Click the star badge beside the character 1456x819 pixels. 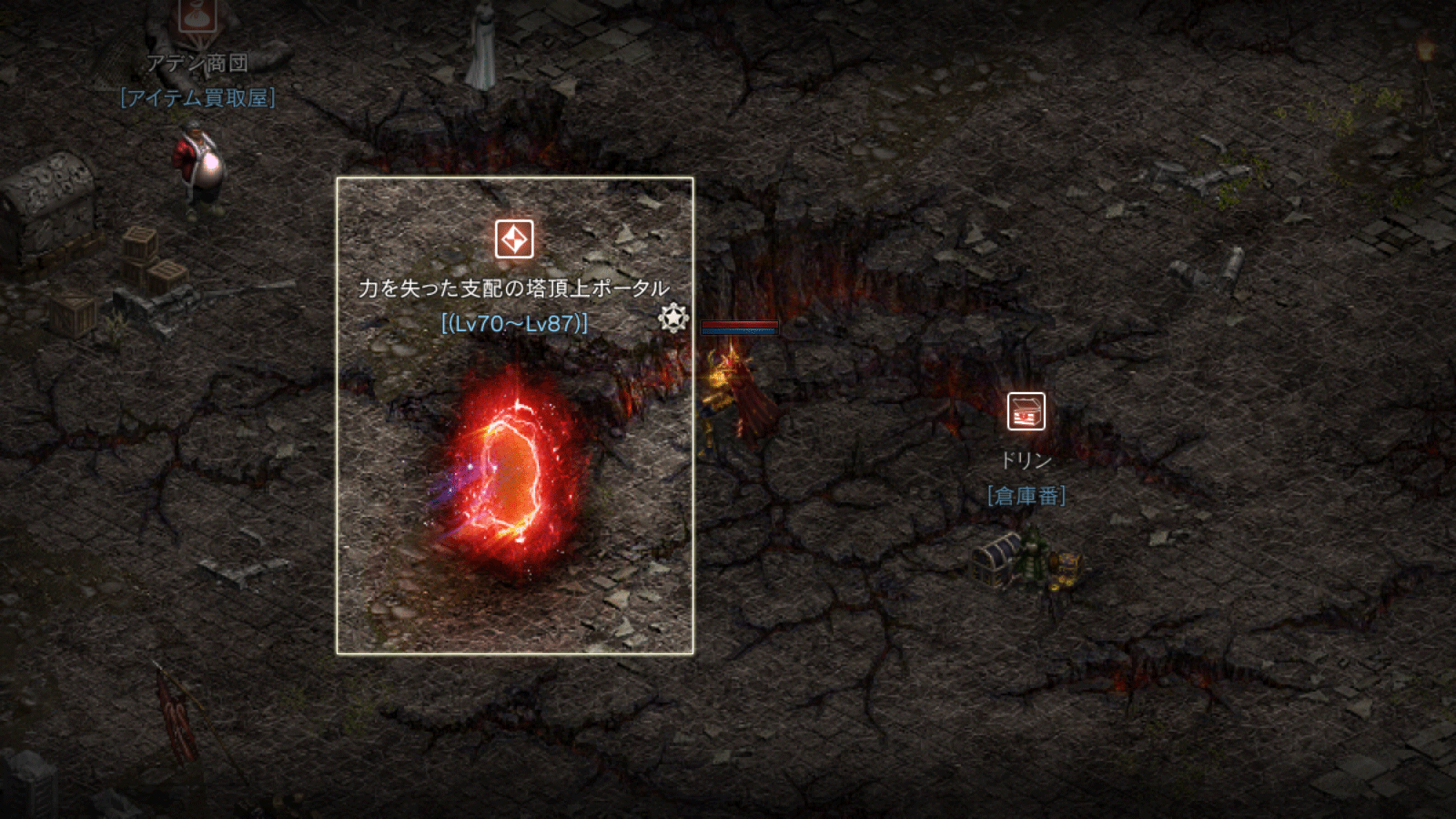tap(672, 318)
